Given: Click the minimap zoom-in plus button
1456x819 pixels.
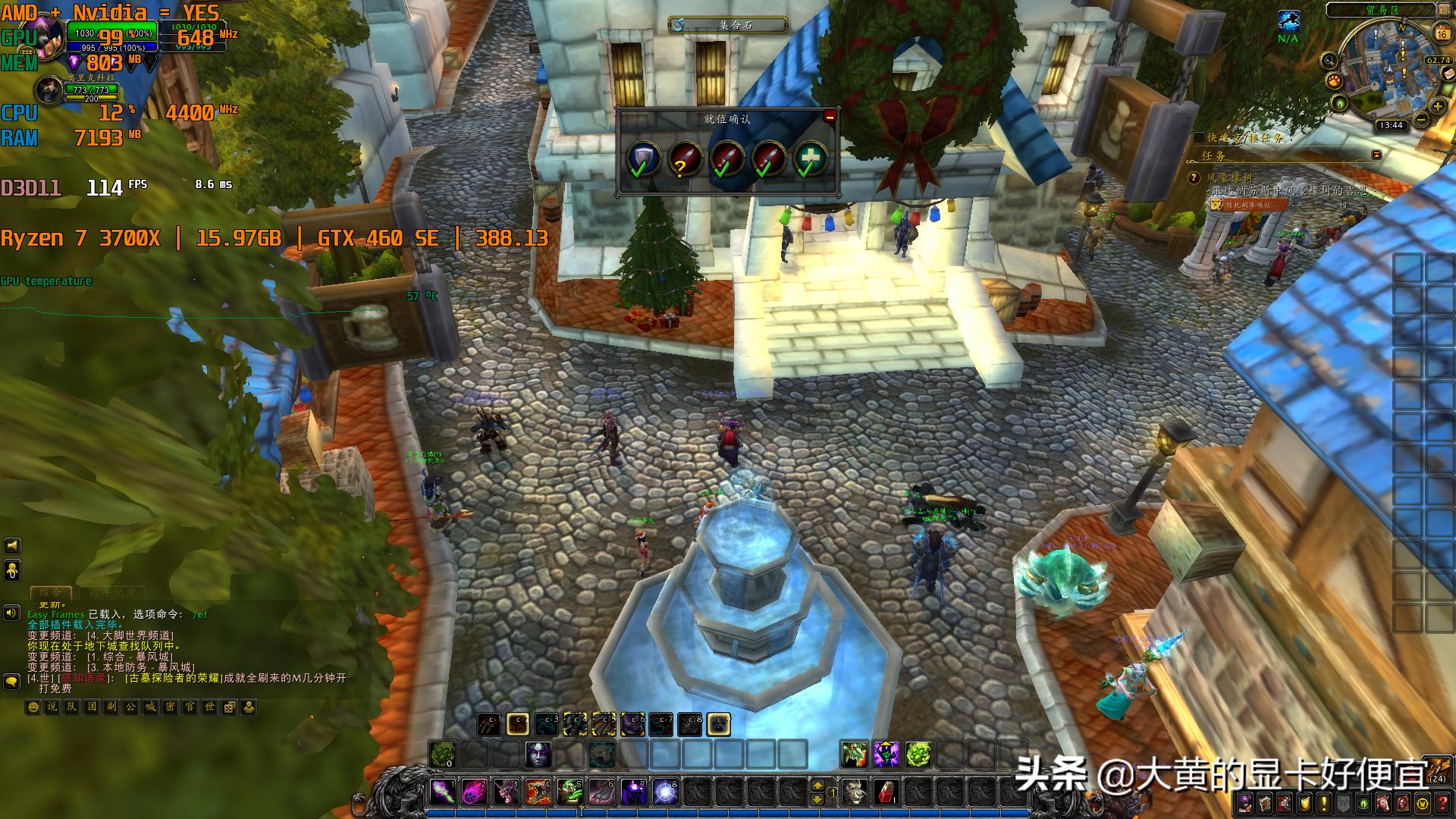Looking at the screenshot, I should (1437, 108).
